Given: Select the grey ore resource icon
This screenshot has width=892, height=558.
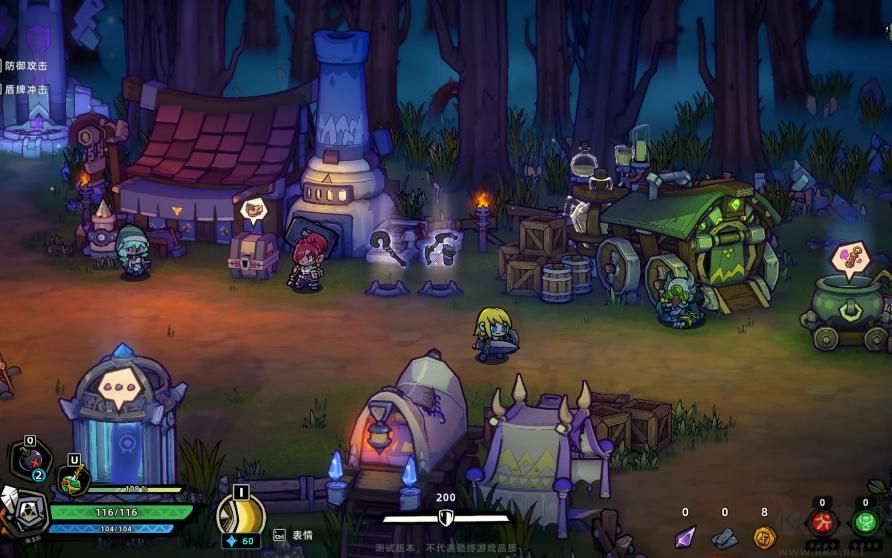Looking at the screenshot, I should (x=725, y=538).
